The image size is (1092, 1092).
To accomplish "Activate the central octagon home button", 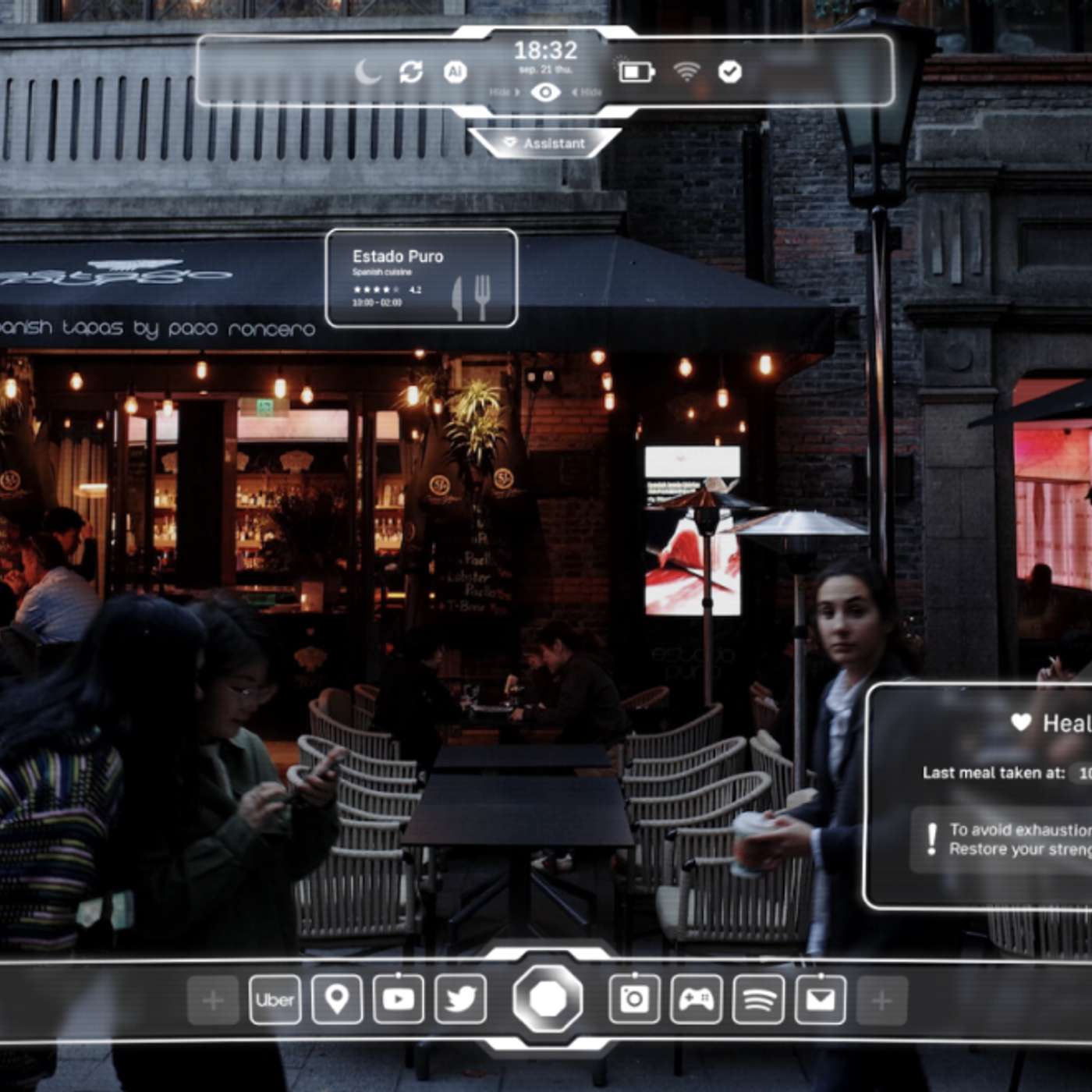I will coord(548,998).
